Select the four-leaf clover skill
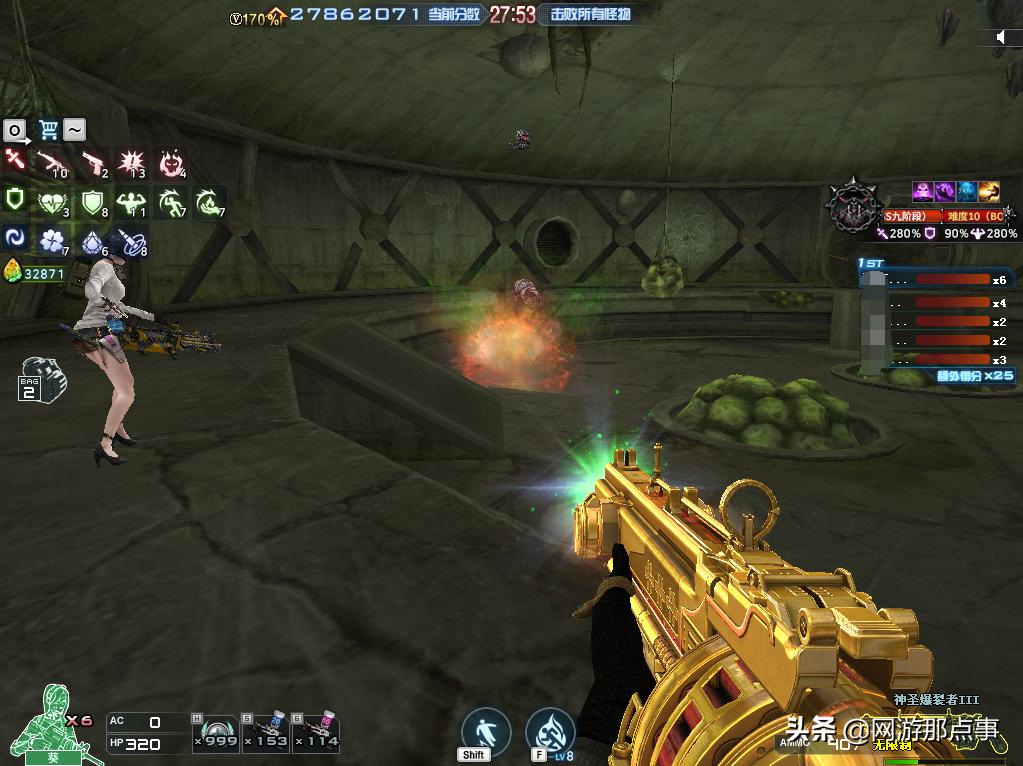 [52, 241]
